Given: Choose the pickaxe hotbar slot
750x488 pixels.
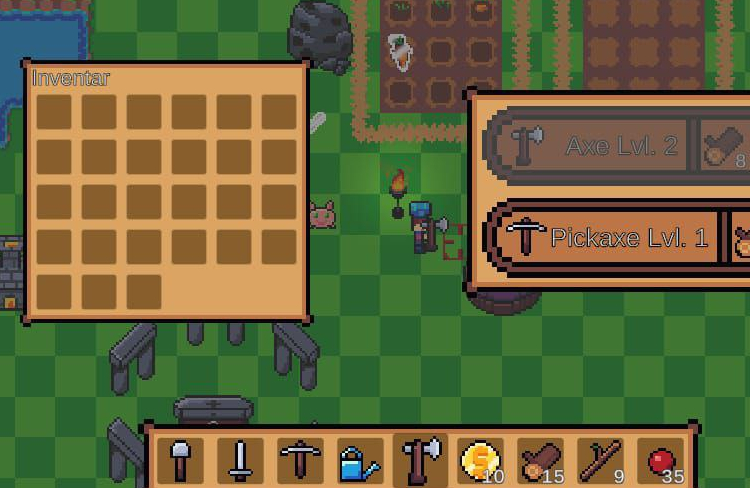Looking at the screenshot, I should coord(299,461).
